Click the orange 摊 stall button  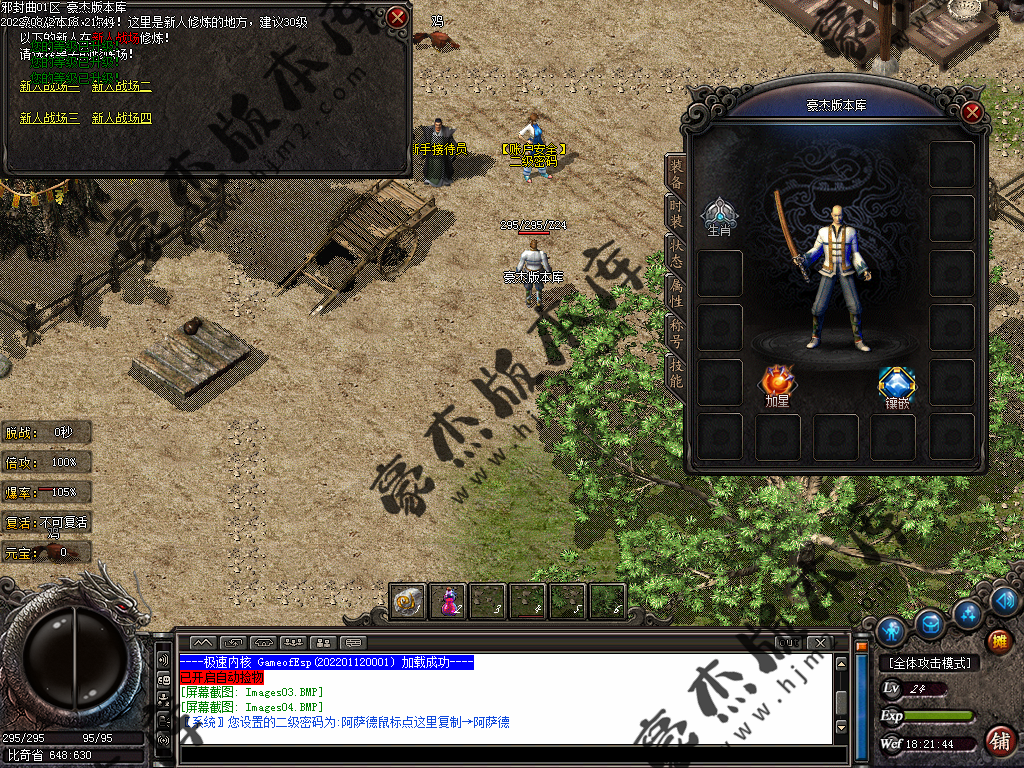[998, 641]
